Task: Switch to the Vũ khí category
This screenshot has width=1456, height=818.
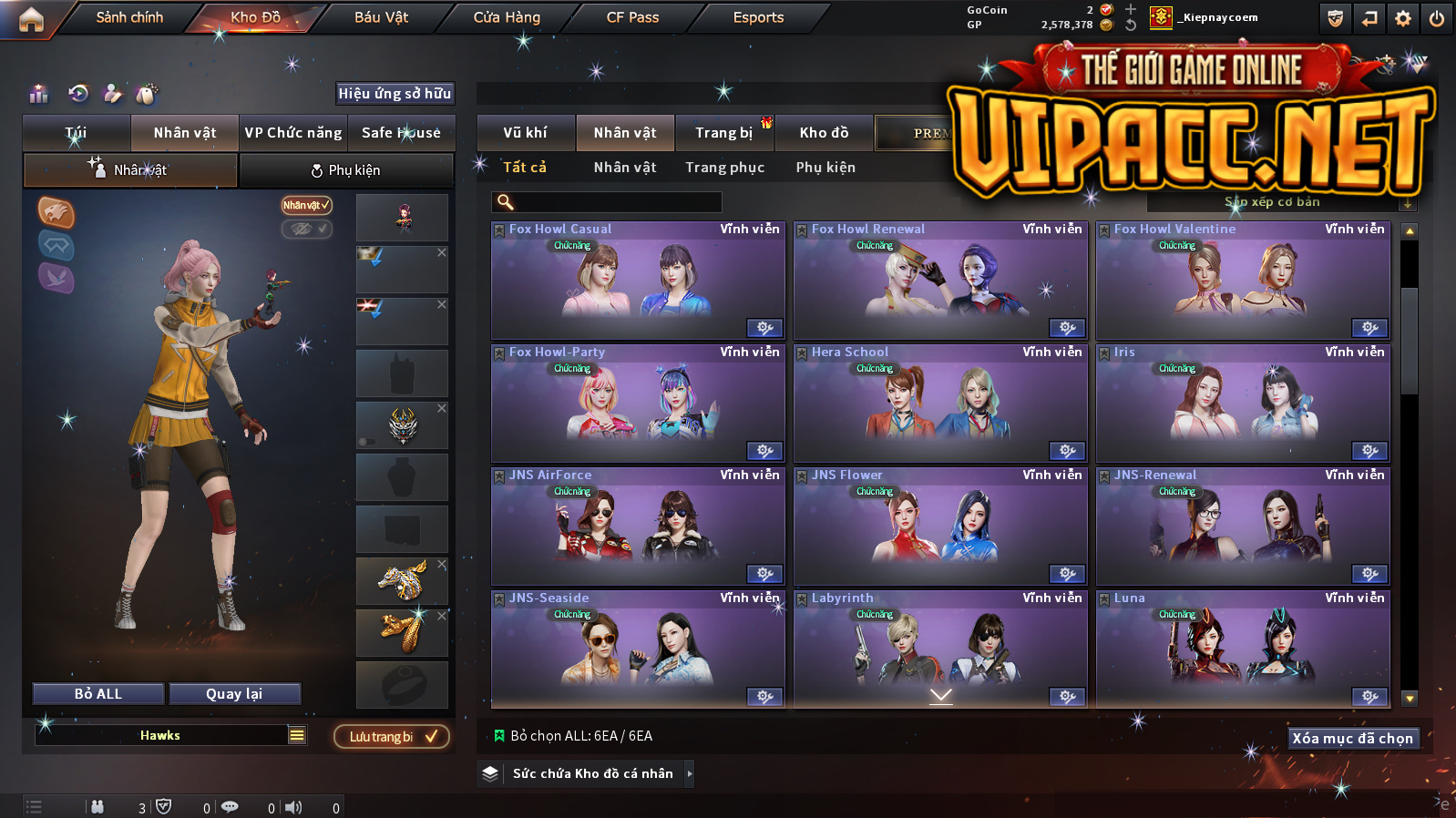Action: pos(525,133)
